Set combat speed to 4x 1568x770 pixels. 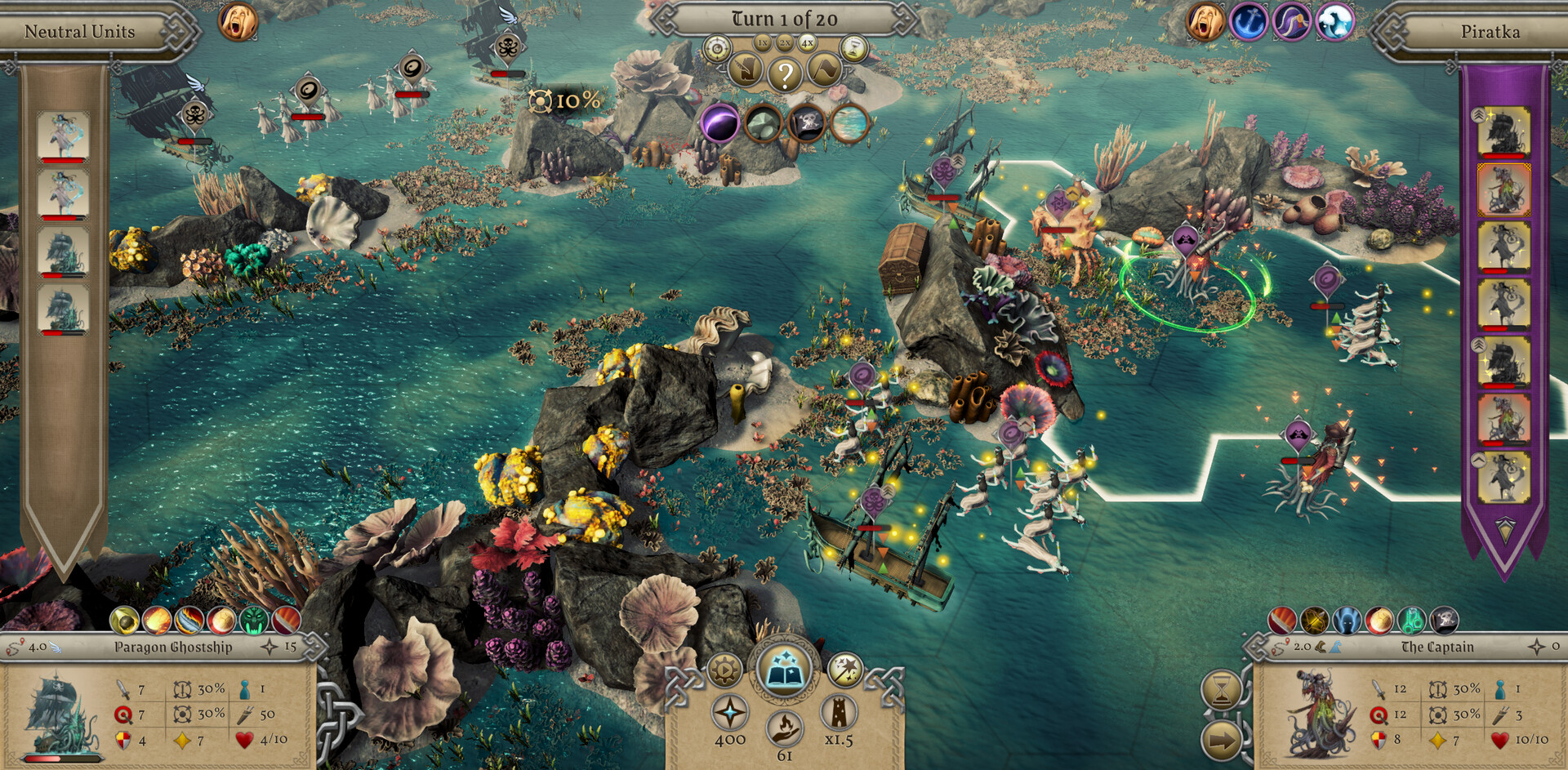click(807, 42)
